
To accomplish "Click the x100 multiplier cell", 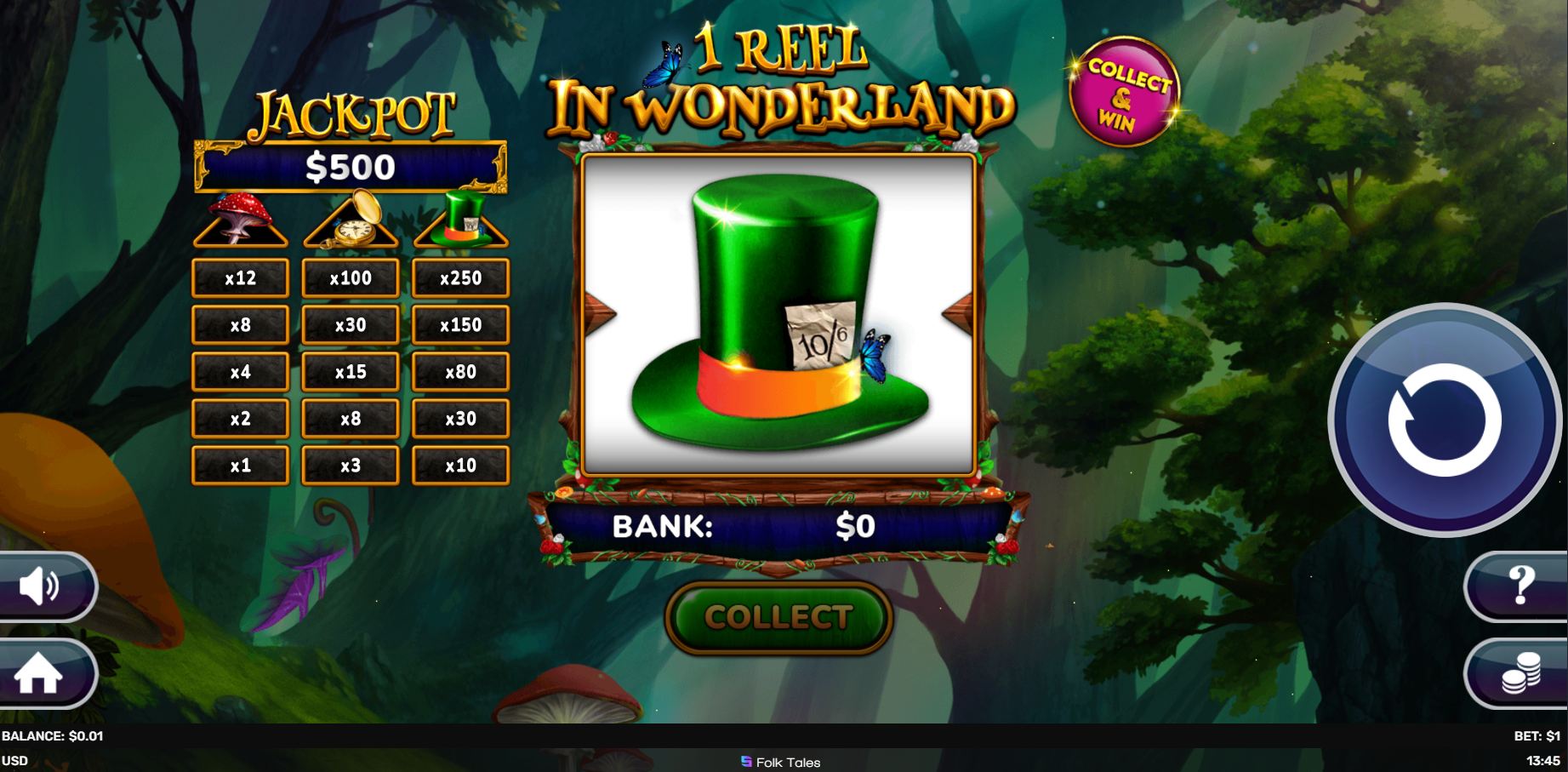I will [x=351, y=277].
